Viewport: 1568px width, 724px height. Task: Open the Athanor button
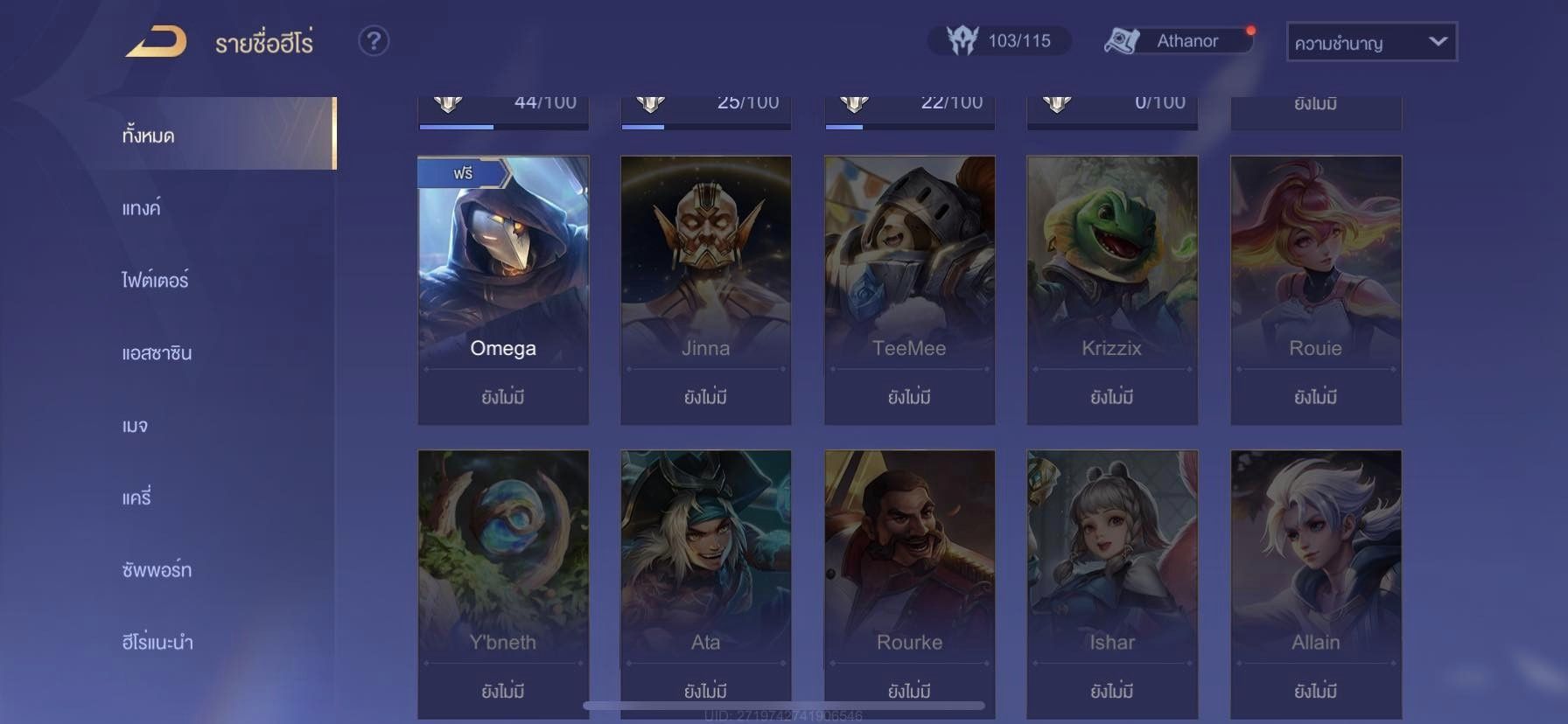pos(1178,41)
